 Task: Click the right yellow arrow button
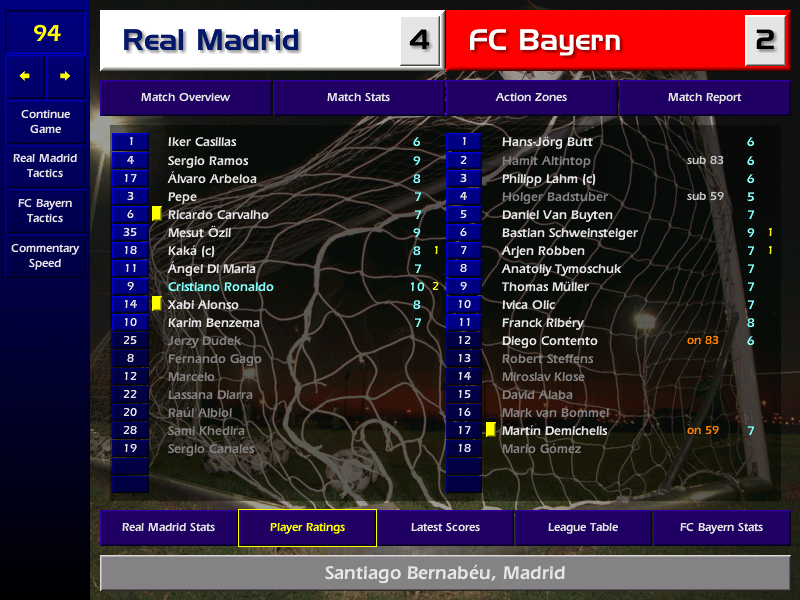pos(66,76)
